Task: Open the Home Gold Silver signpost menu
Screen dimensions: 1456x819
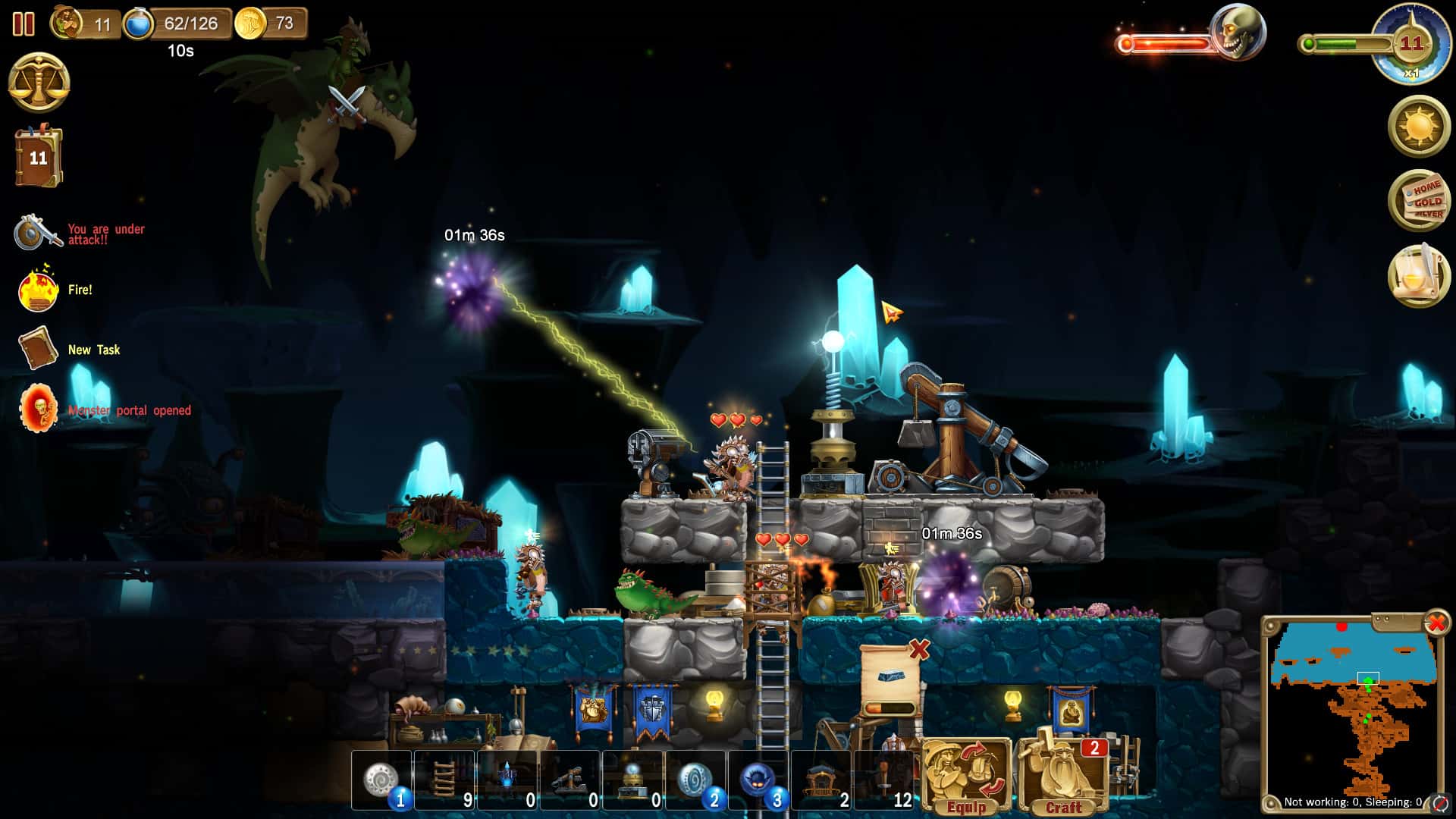Action: tap(1420, 201)
